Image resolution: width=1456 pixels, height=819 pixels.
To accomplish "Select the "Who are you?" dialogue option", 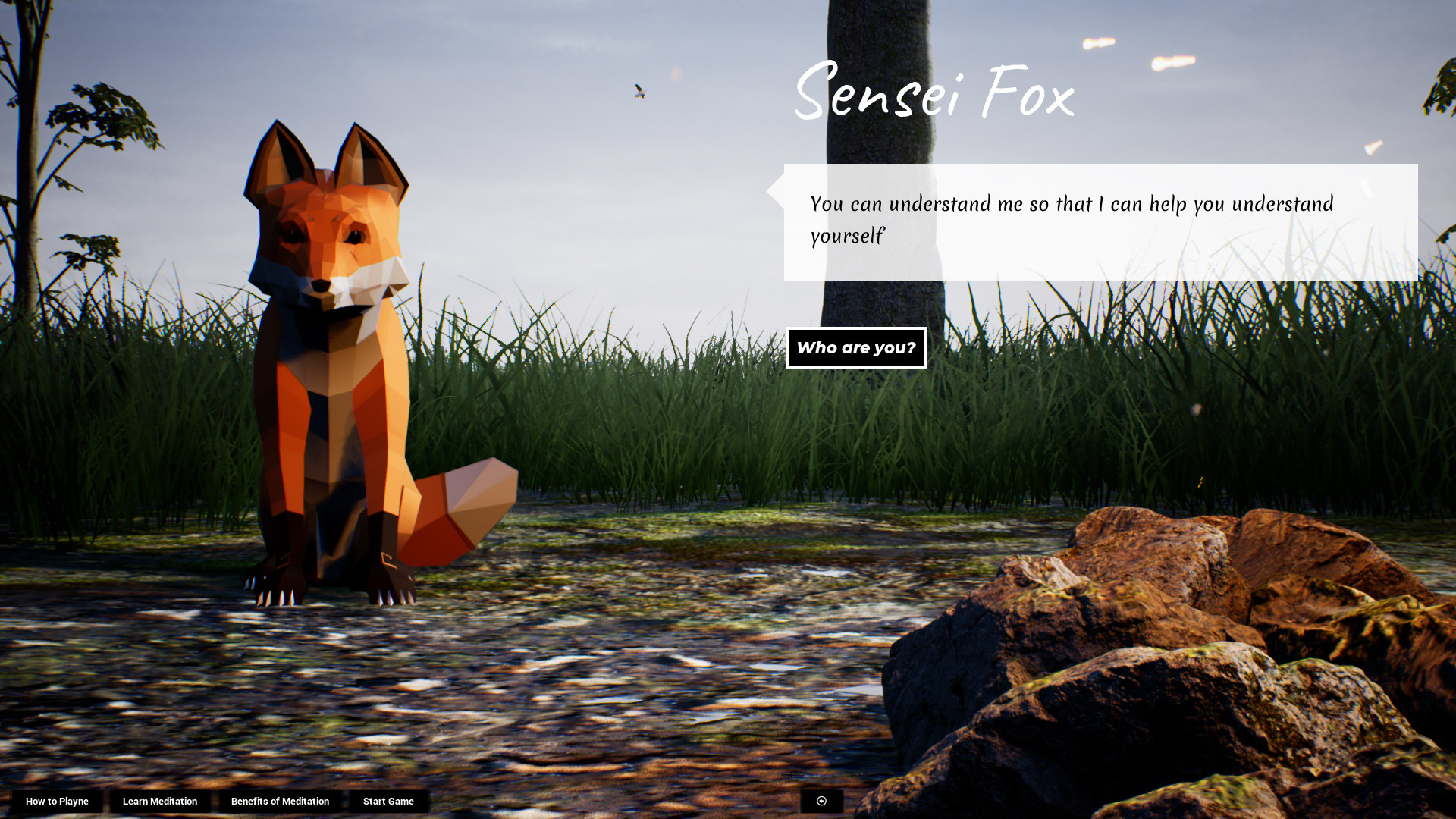I will pos(856,347).
